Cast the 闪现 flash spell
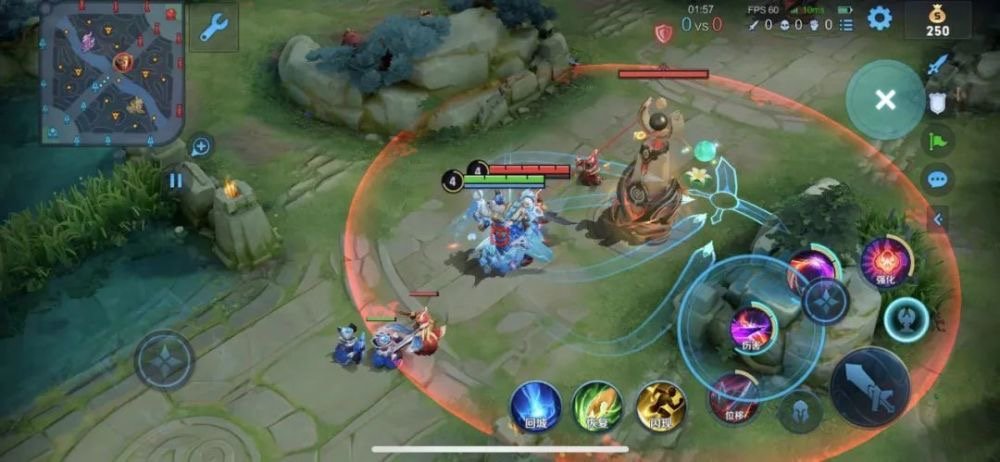This screenshot has height=462, width=1000. pyautogui.click(x=660, y=406)
